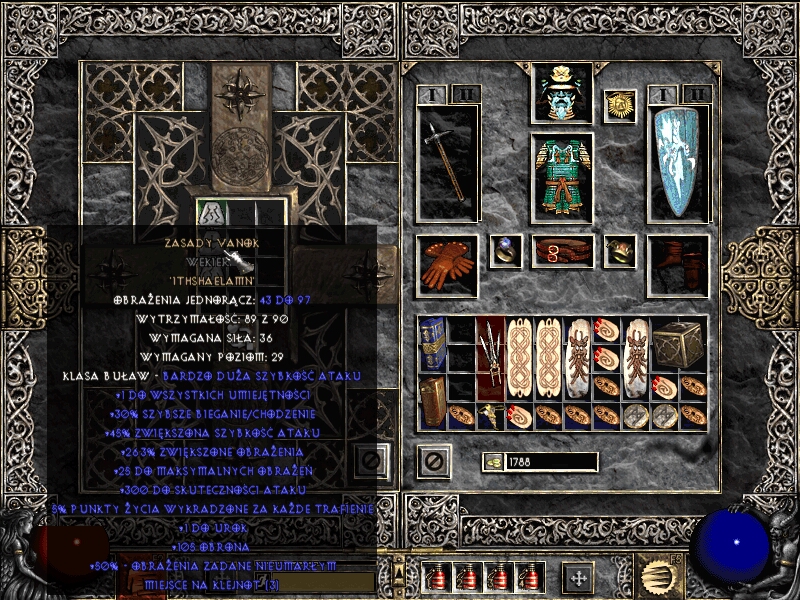Open the Horadric Cube in the inventory
The image size is (800, 600).
[x=678, y=344]
